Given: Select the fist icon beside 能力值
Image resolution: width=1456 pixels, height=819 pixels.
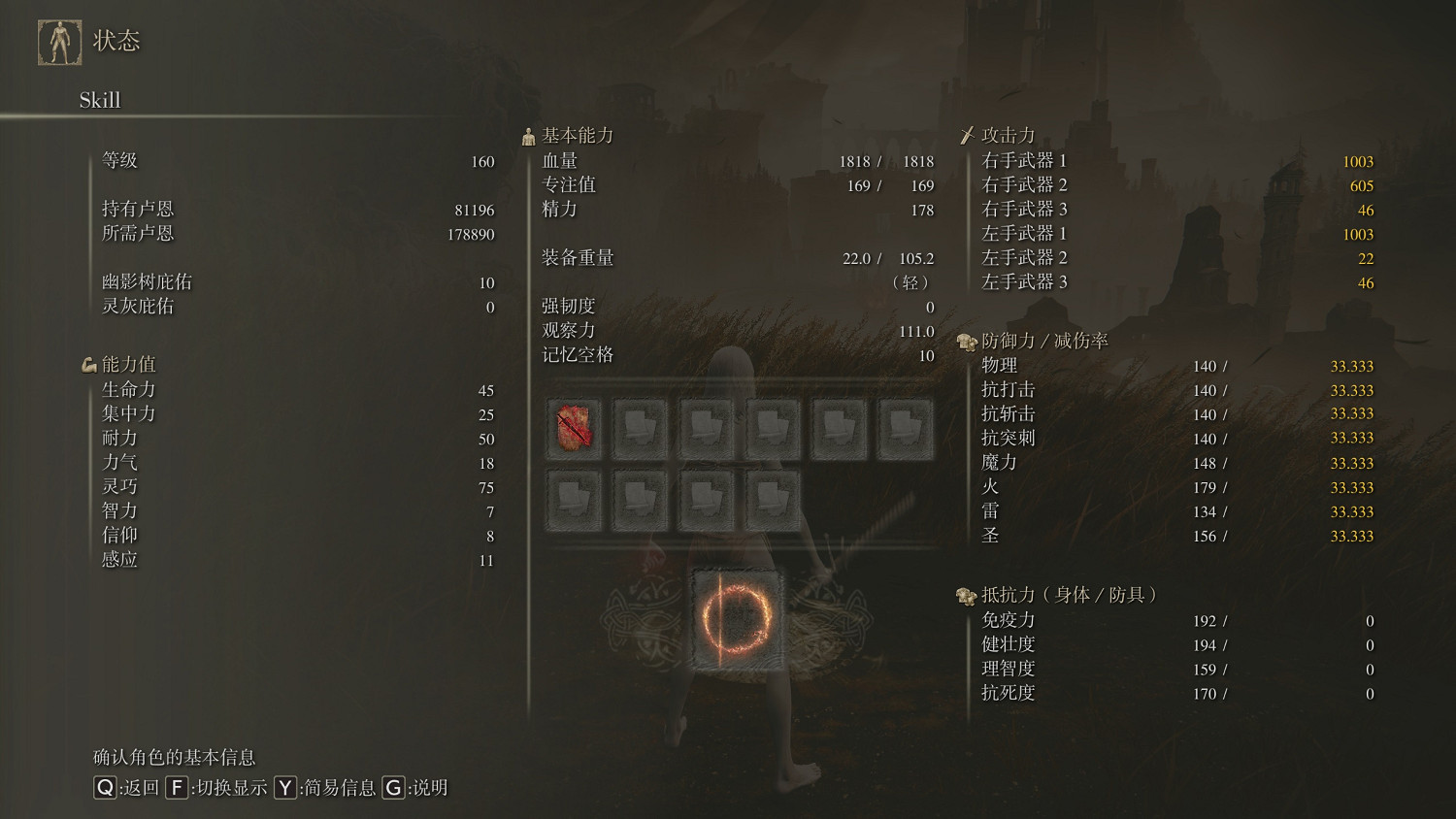Looking at the screenshot, I should 89,364.
